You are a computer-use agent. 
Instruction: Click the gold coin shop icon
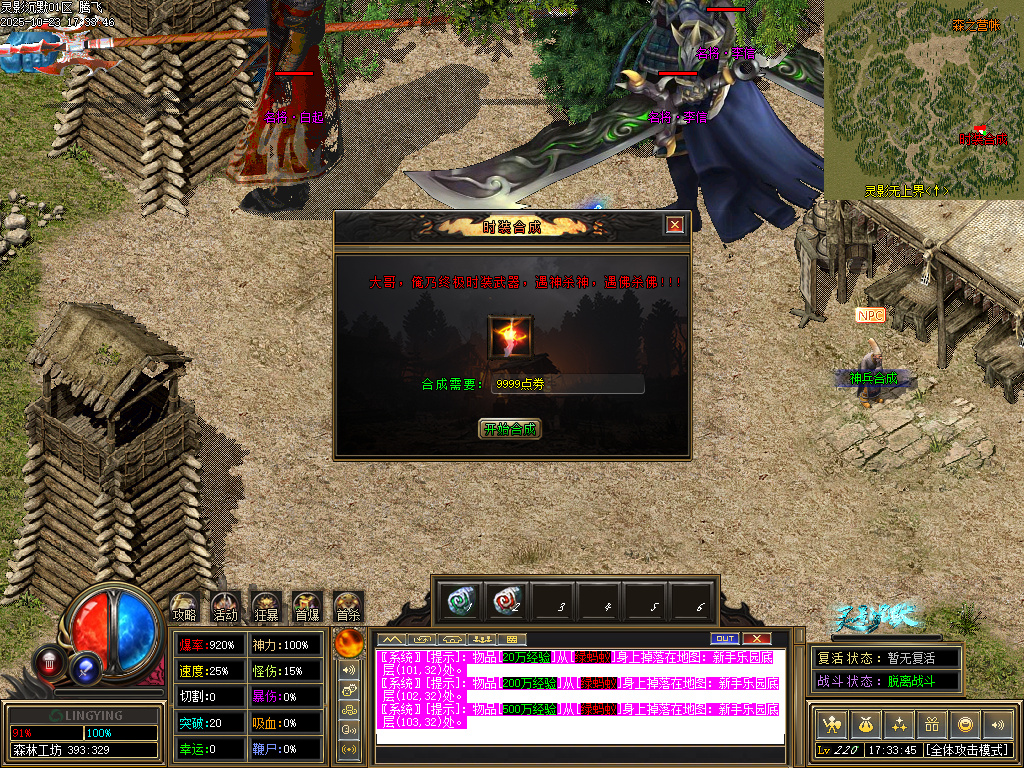[x=964, y=724]
